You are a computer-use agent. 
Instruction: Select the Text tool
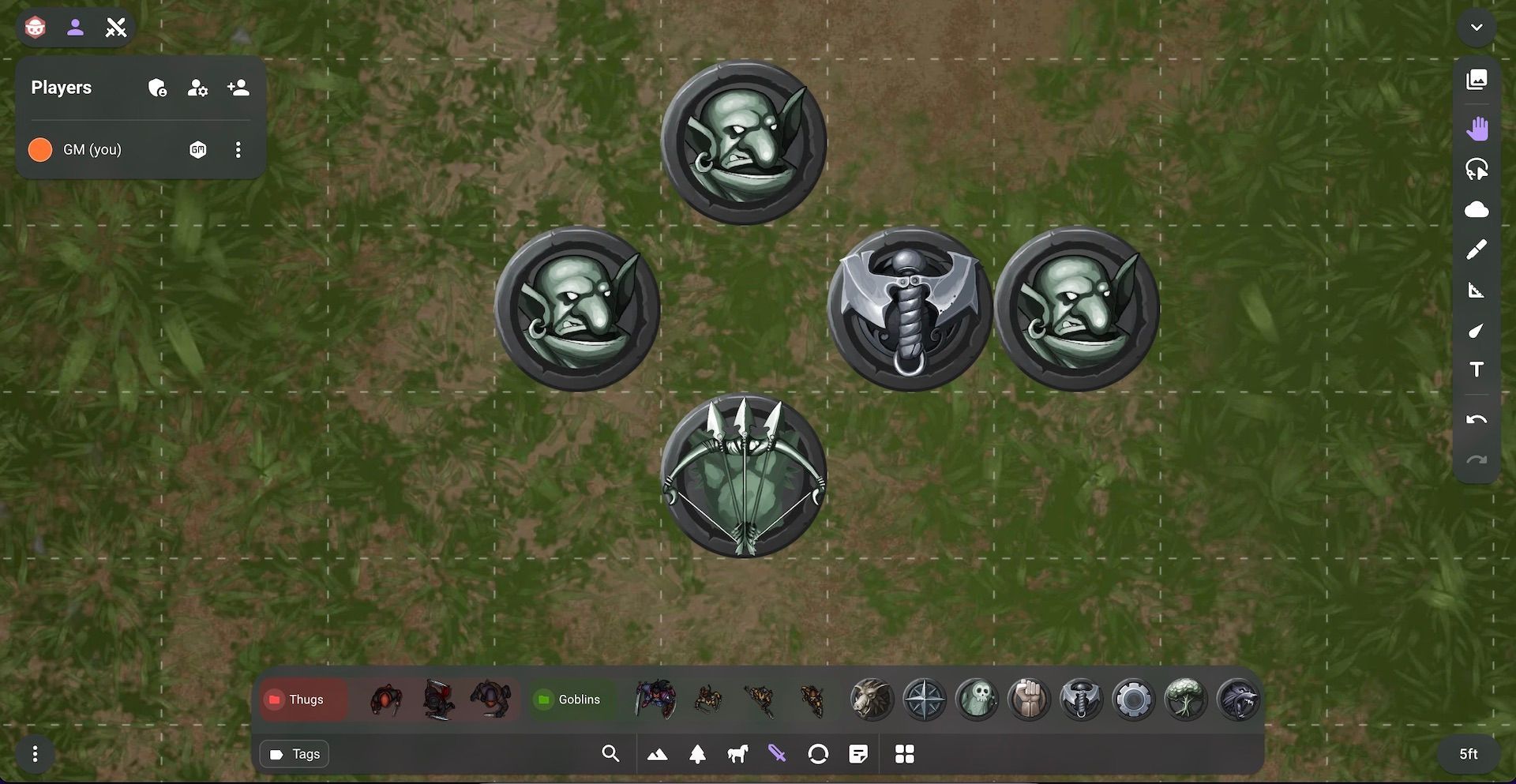[x=1477, y=369]
